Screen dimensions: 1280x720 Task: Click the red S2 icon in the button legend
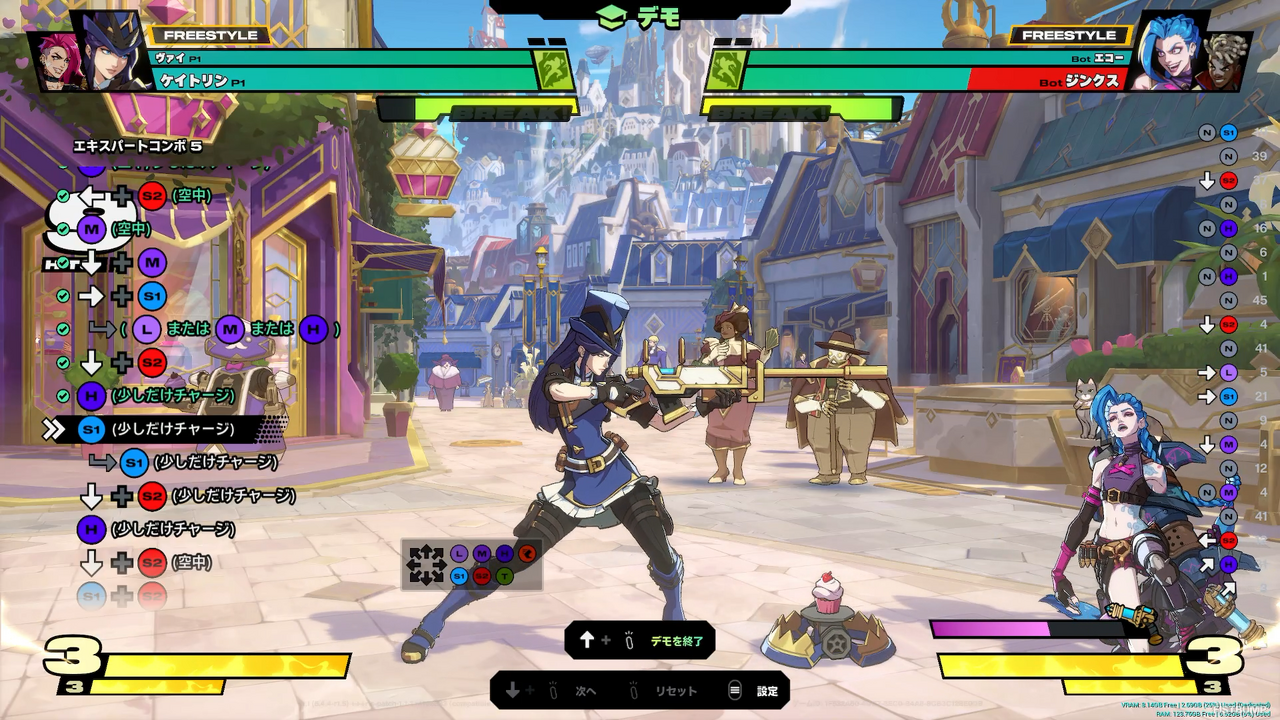(481, 577)
